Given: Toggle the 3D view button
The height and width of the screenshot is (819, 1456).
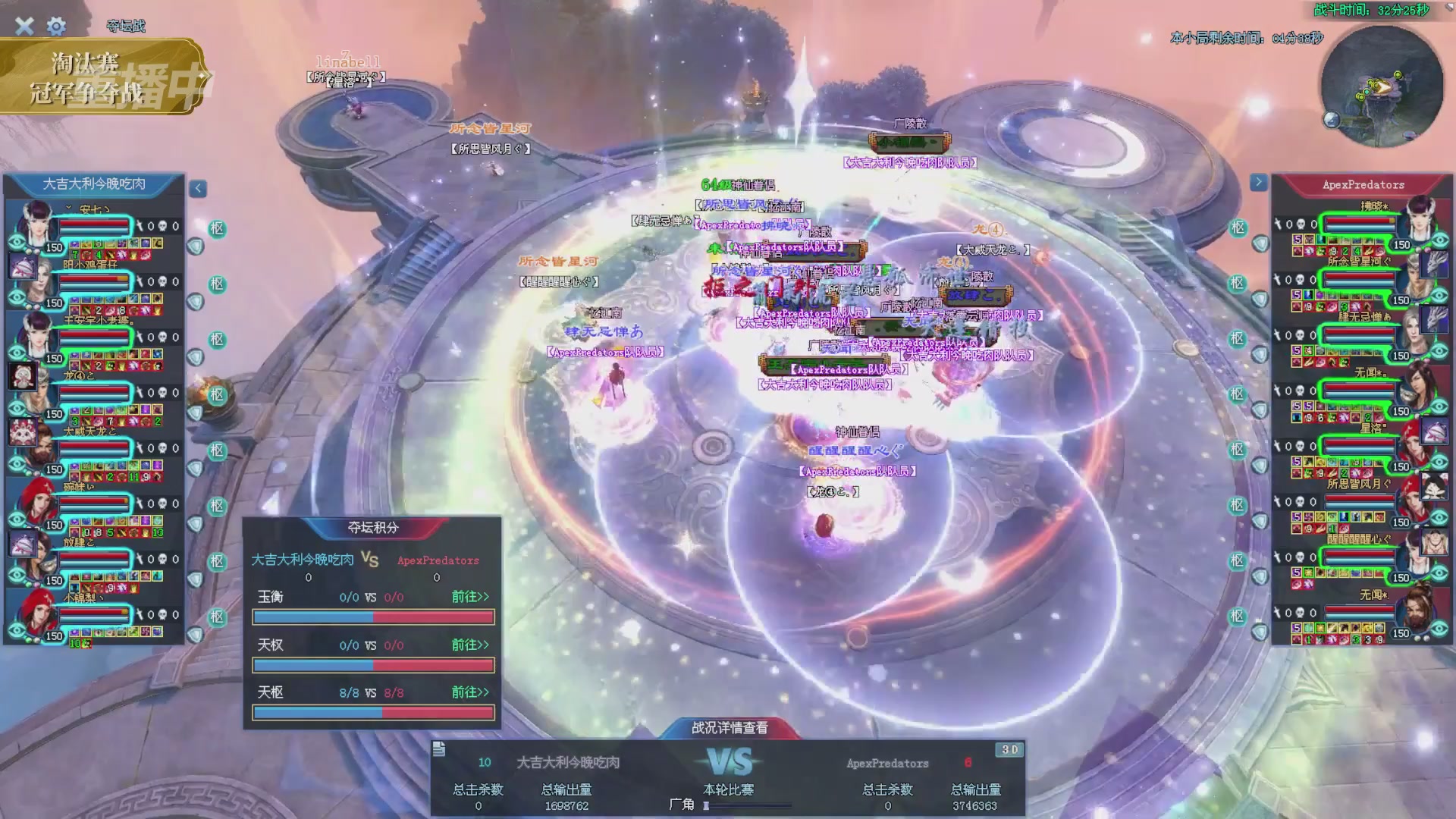Looking at the screenshot, I should [1009, 750].
